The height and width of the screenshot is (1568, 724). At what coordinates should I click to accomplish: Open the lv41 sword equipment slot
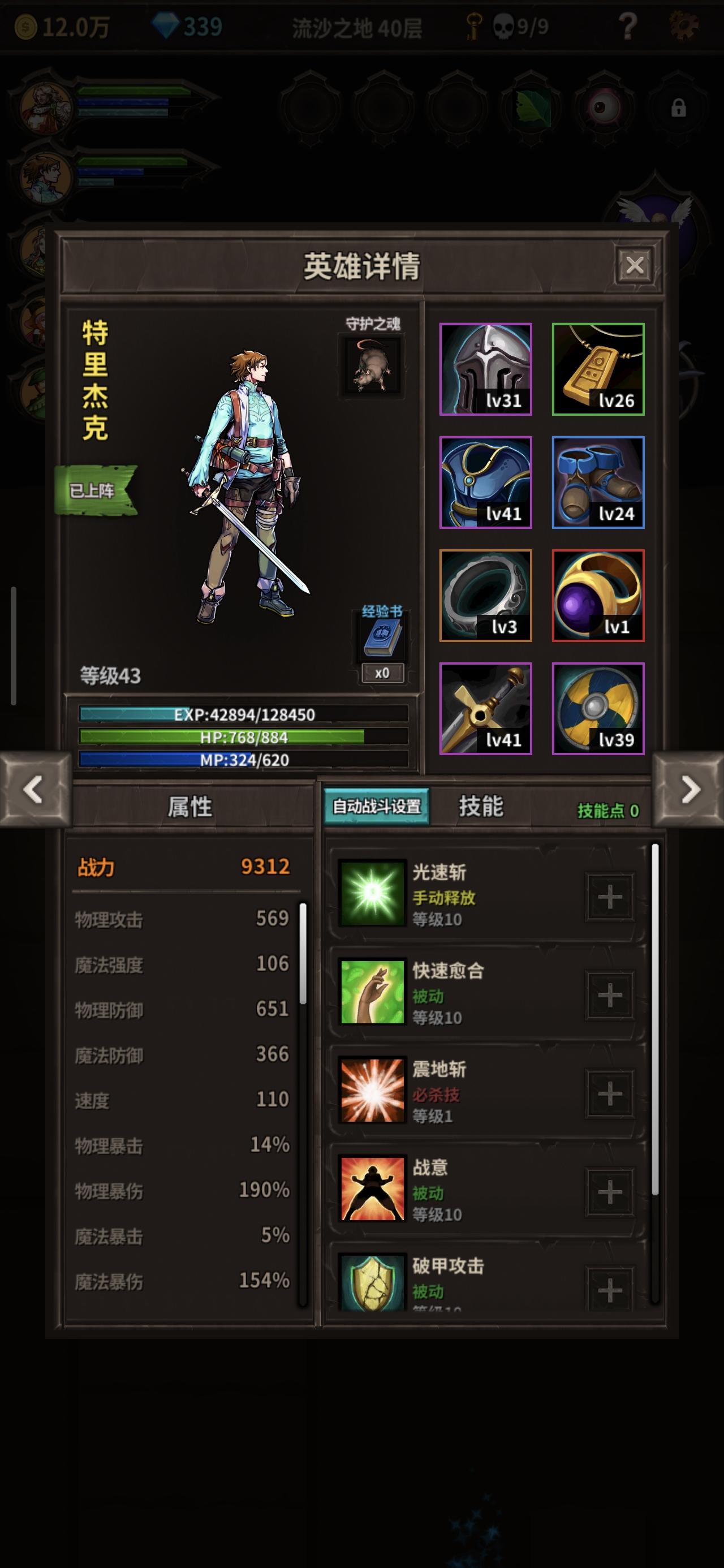click(486, 709)
